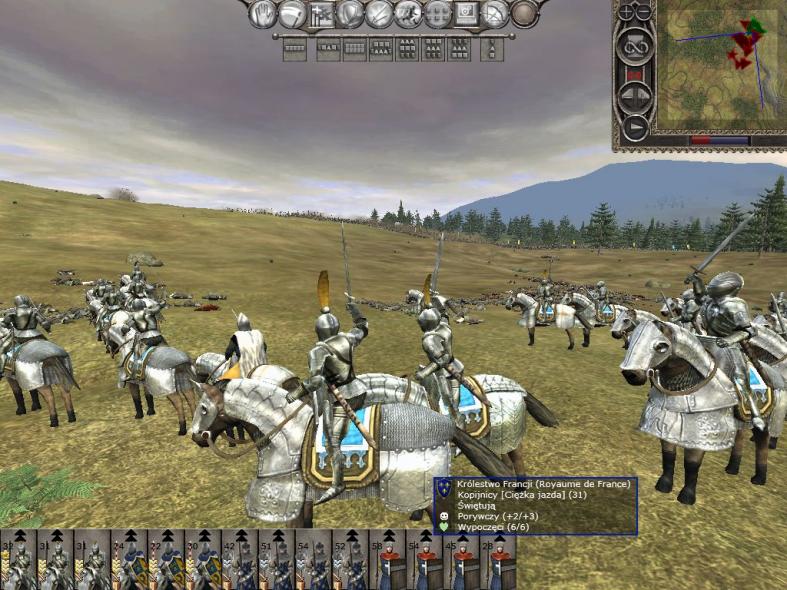Click the halt order hand icon
787x590 pixels.
coord(263,14)
